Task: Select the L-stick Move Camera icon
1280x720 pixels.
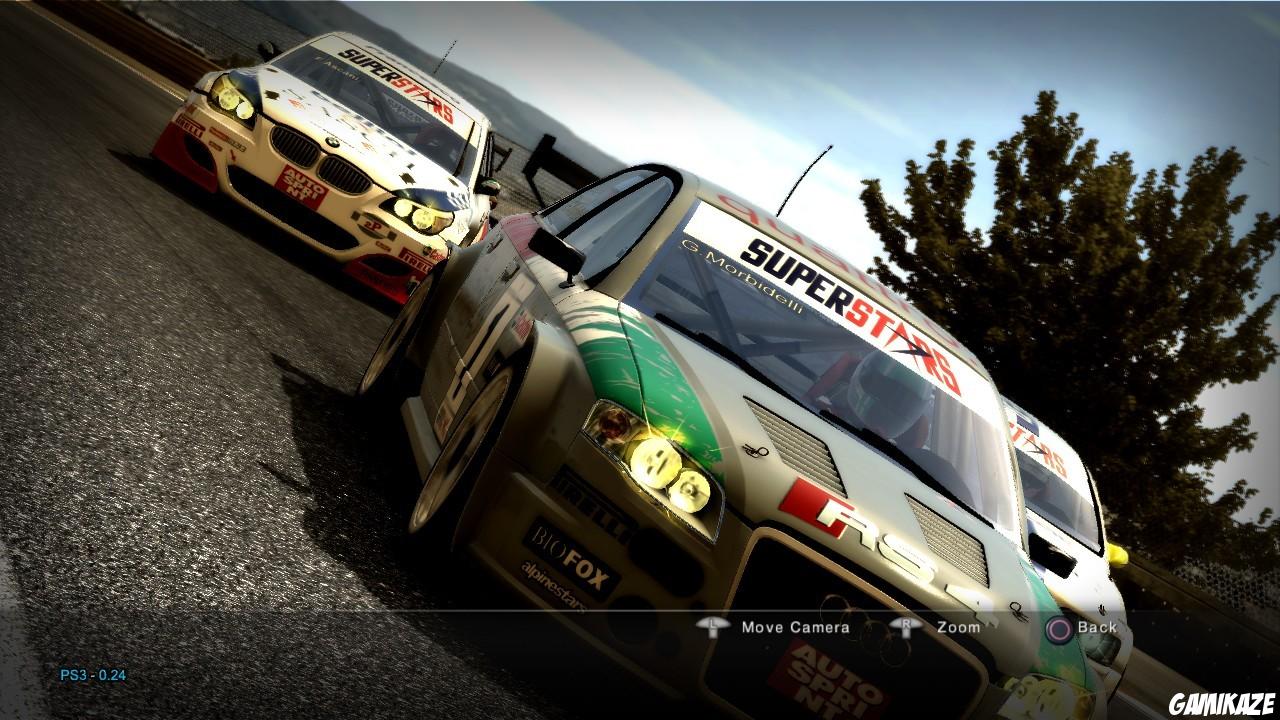Action: (712, 627)
